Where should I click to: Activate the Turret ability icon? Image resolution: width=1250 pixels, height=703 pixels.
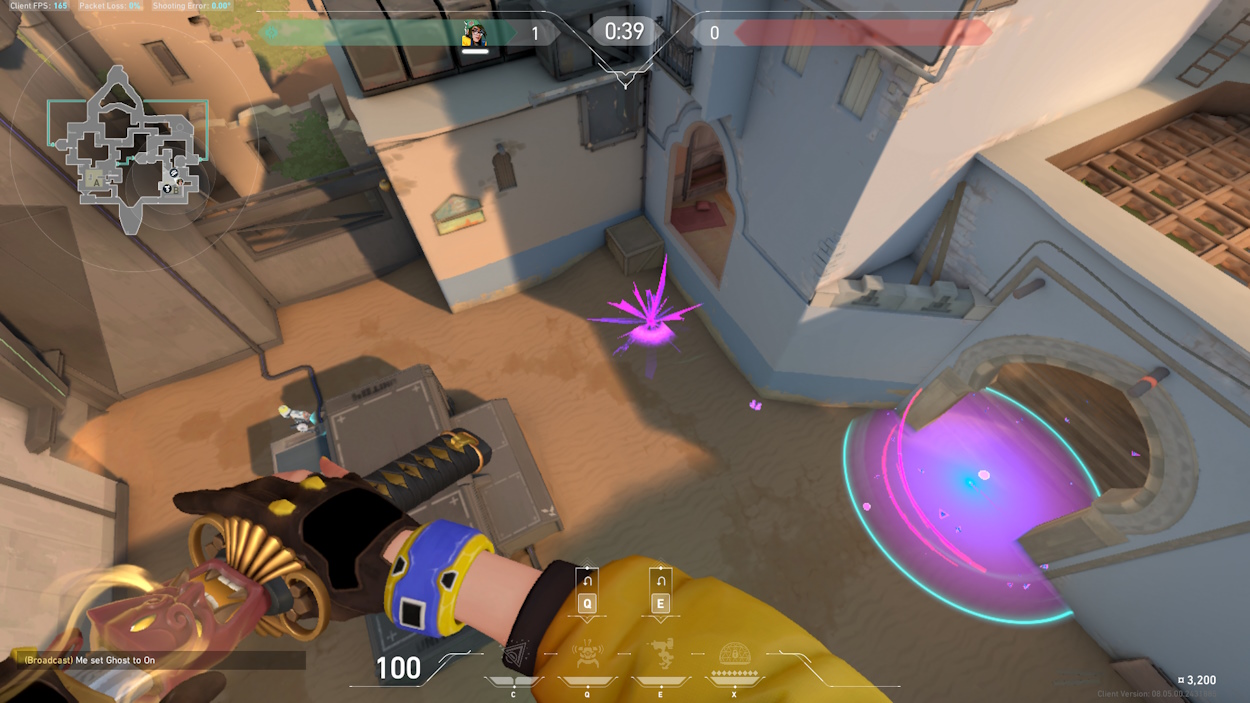click(660, 654)
